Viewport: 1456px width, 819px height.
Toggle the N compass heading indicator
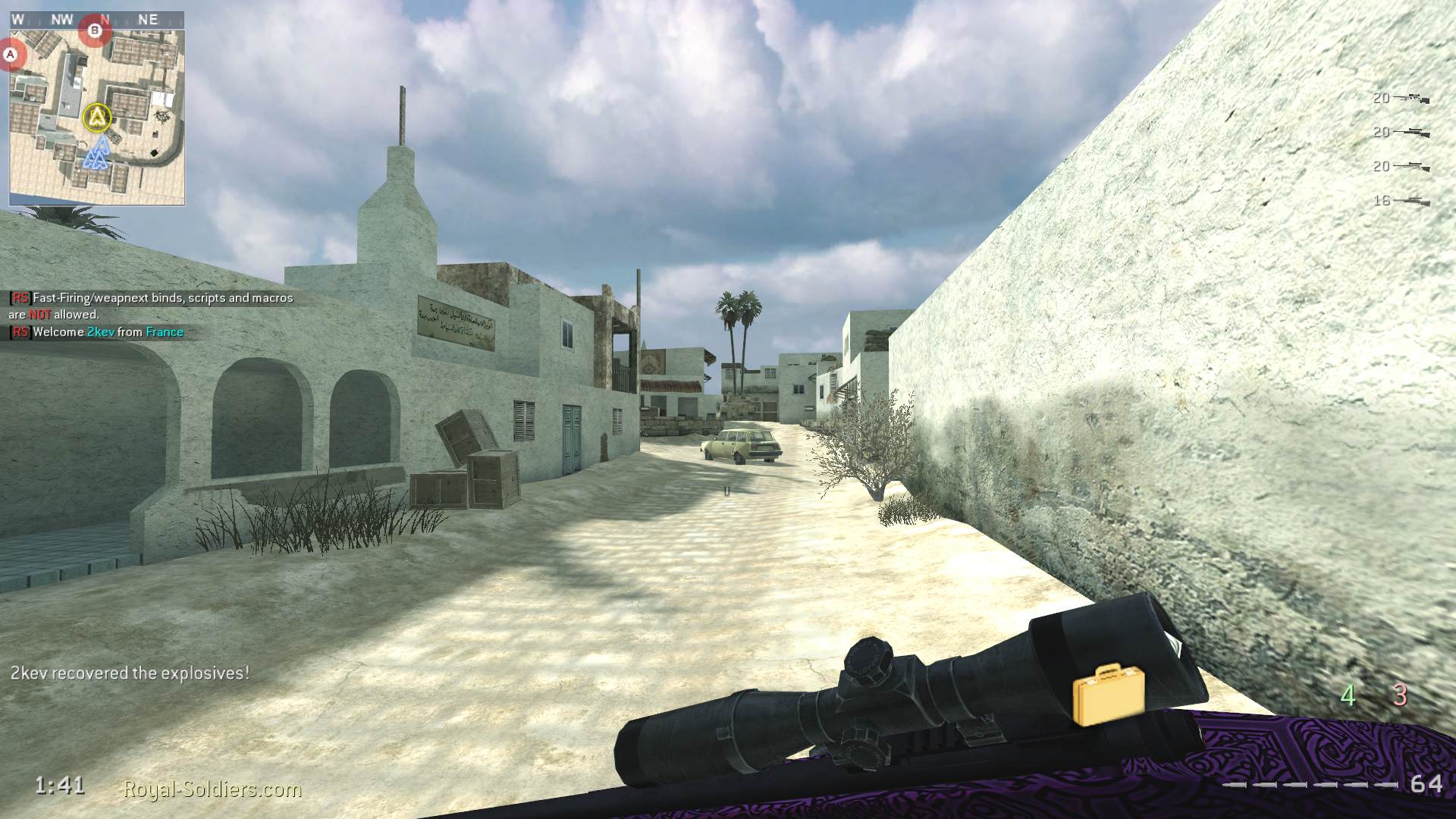click(104, 20)
